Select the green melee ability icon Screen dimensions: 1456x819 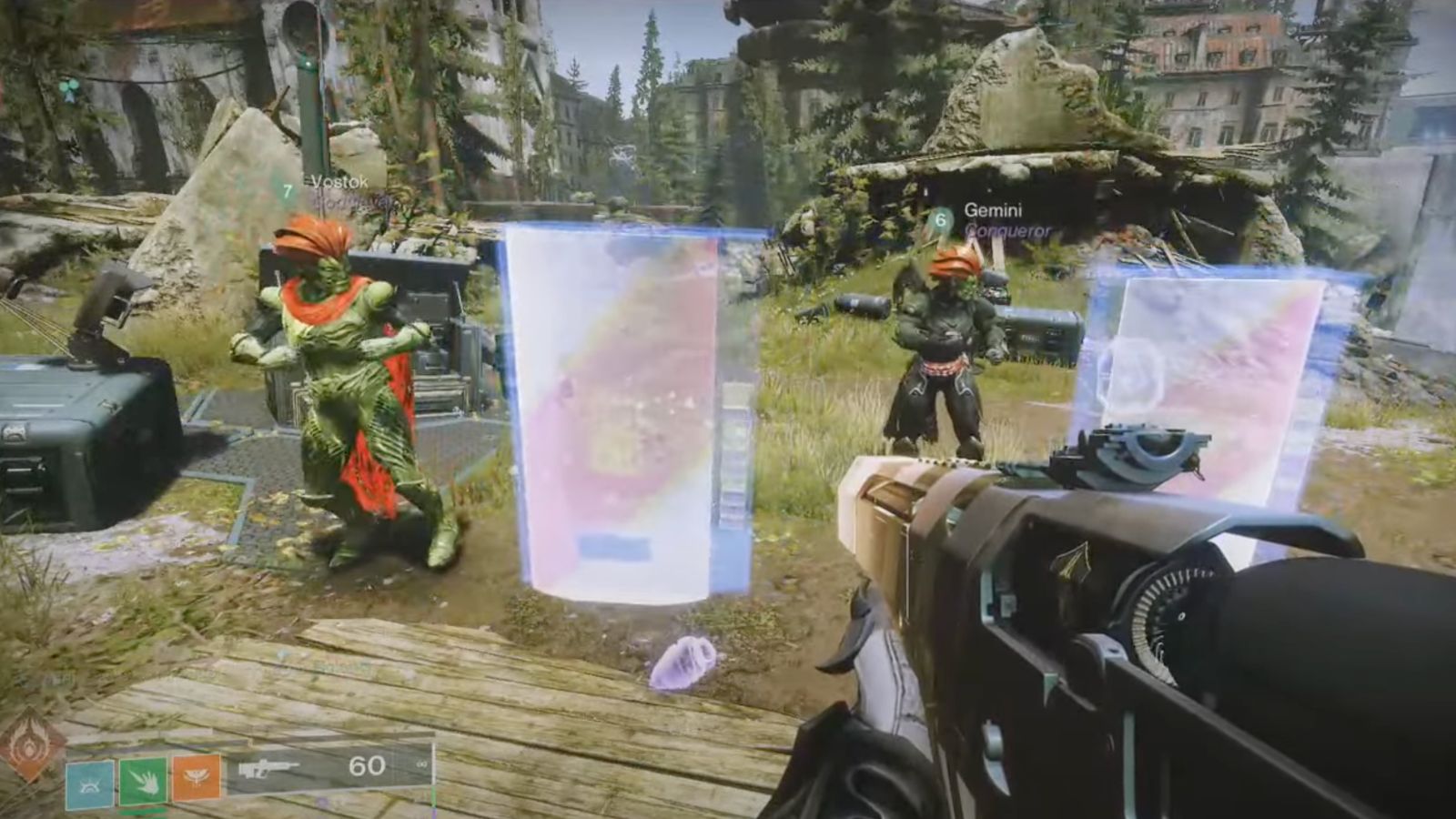(x=141, y=780)
